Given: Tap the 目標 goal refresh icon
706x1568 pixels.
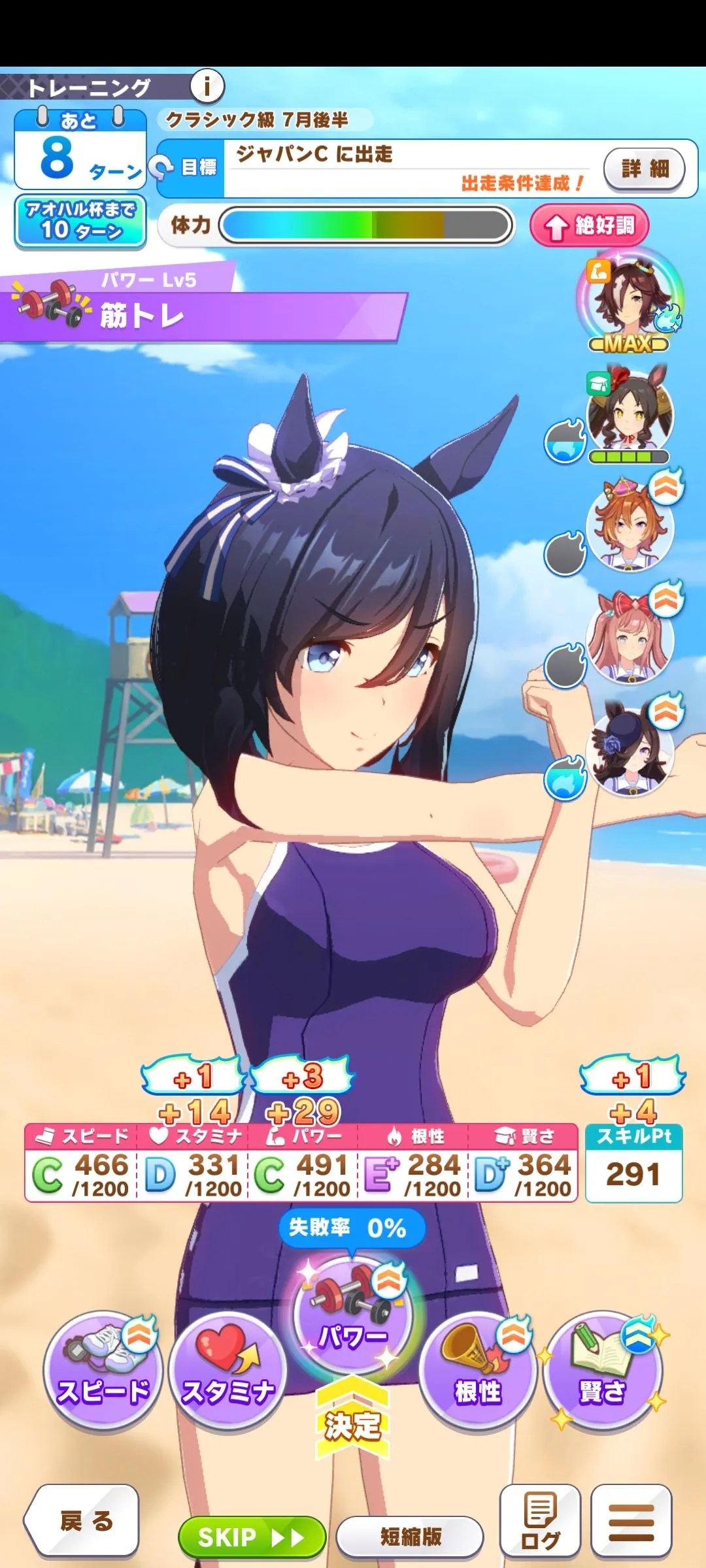Looking at the screenshot, I should [161, 167].
